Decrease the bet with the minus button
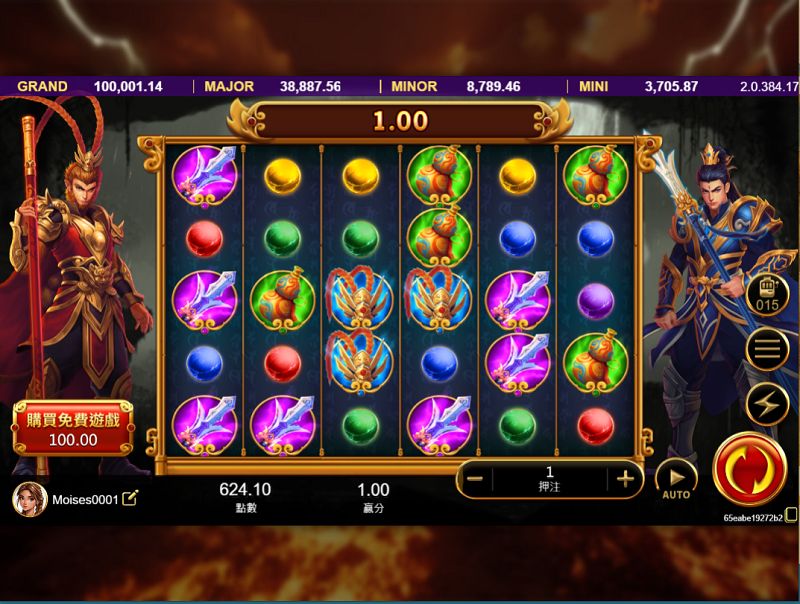This screenshot has width=800, height=604. click(475, 478)
